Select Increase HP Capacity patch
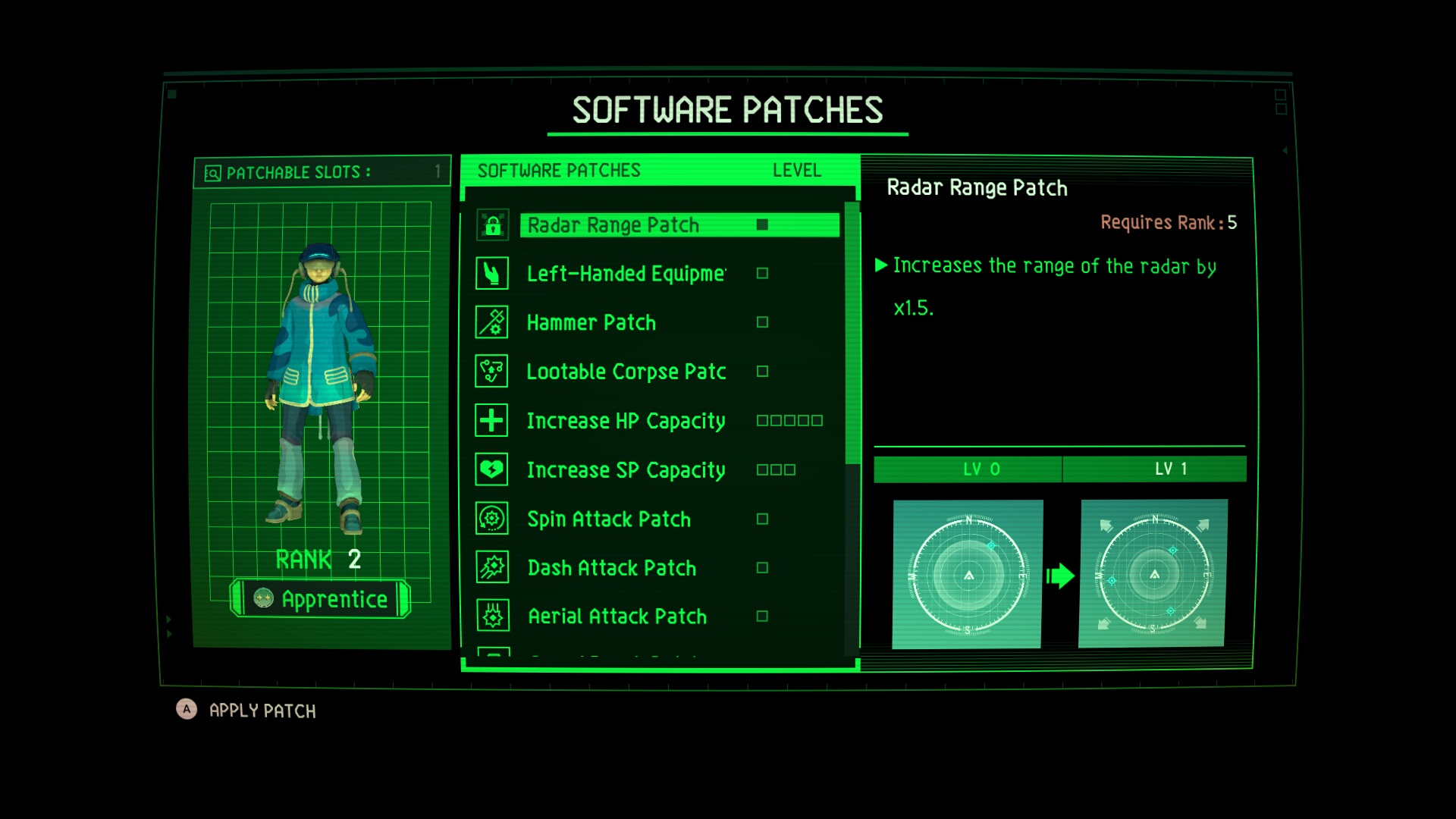The image size is (1456, 819). (x=626, y=421)
